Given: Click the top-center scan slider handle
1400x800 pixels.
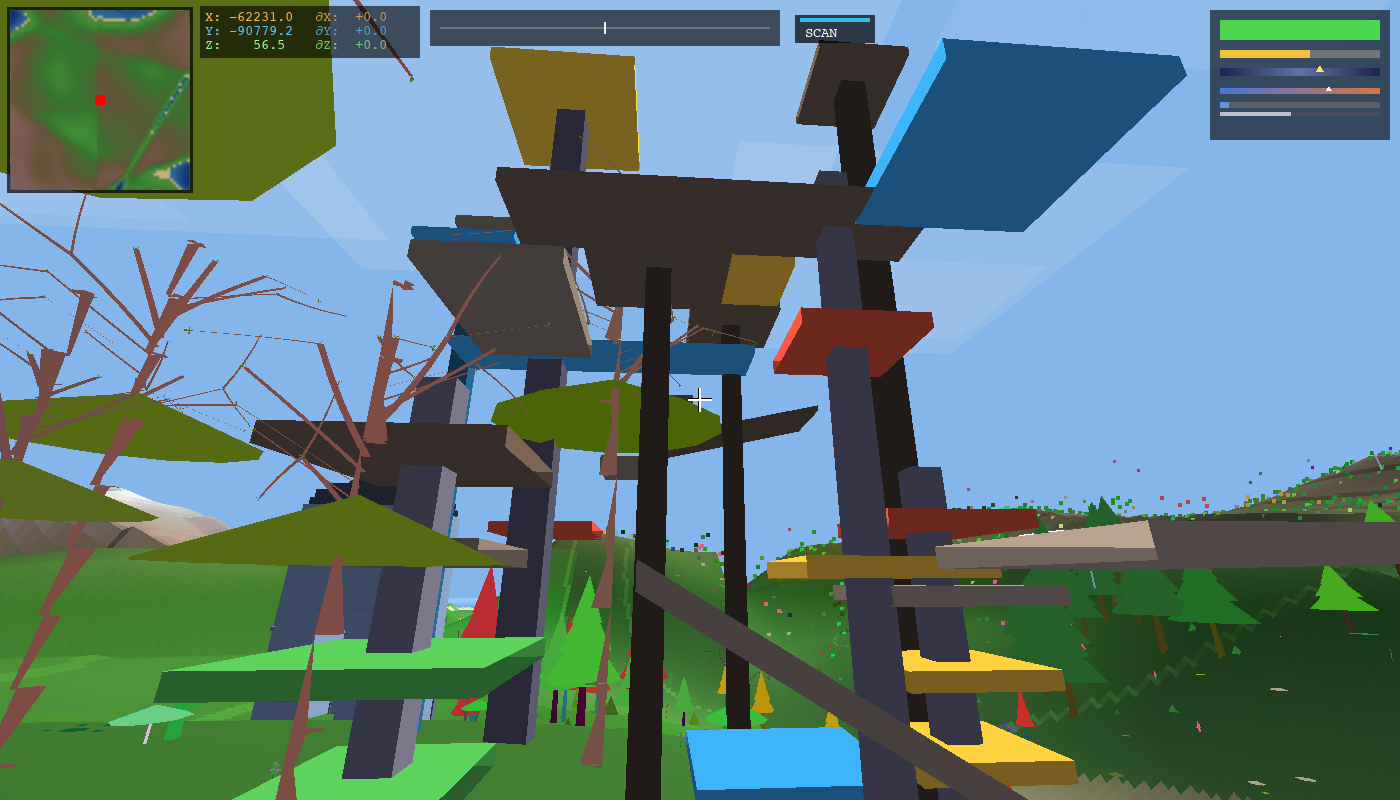Looking at the screenshot, I should 605,28.
